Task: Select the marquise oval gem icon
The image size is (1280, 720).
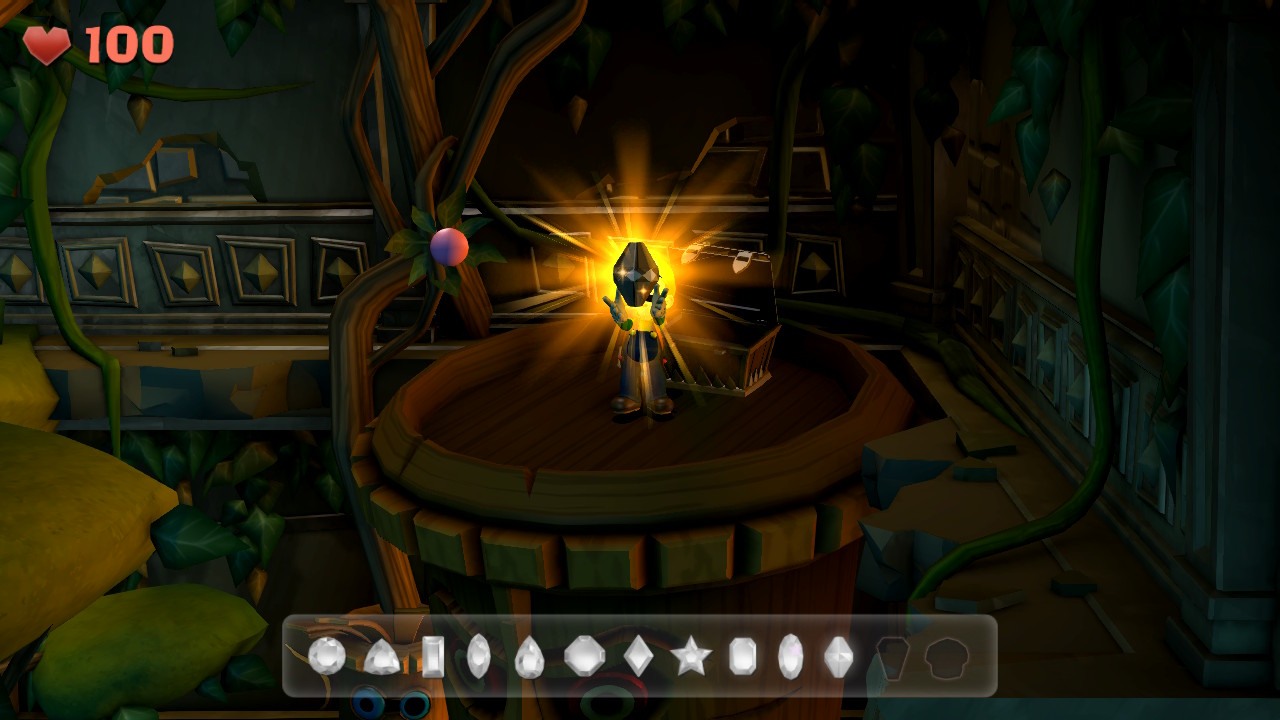Action: [x=477, y=656]
